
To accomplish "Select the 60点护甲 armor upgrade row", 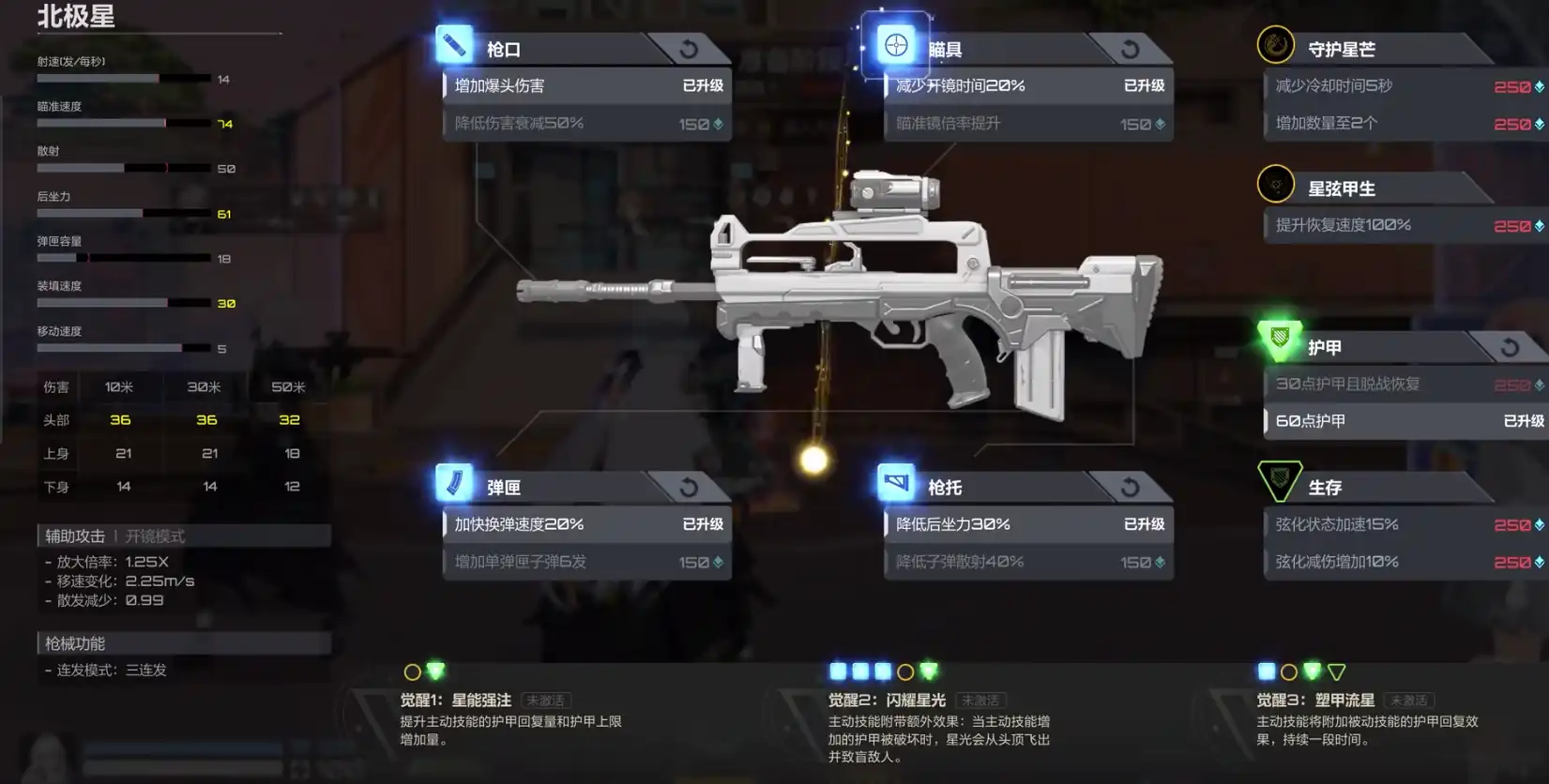I will coord(1405,421).
